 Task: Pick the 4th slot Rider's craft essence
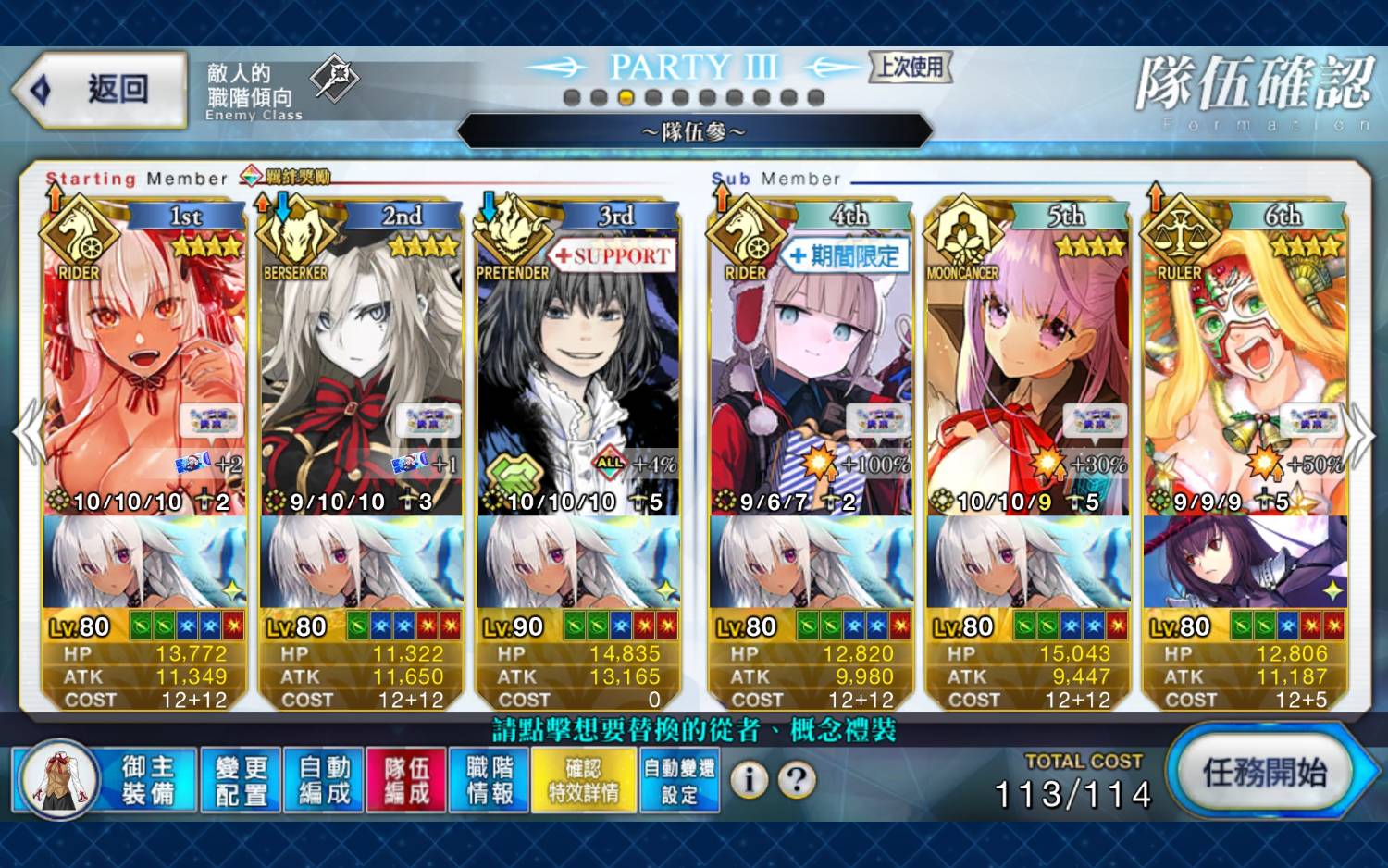click(x=811, y=562)
